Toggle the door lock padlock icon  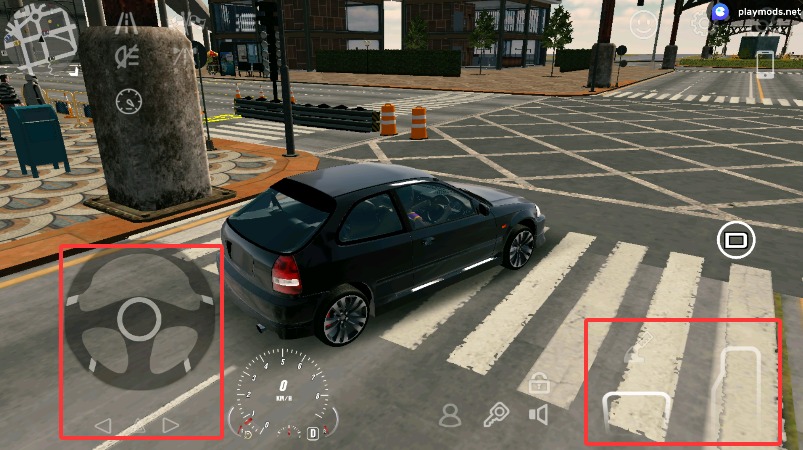538,382
